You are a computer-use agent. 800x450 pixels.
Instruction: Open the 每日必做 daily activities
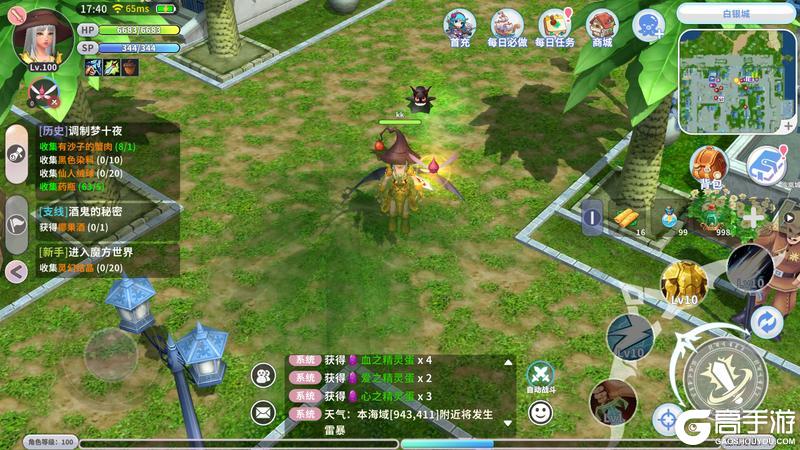tap(507, 27)
